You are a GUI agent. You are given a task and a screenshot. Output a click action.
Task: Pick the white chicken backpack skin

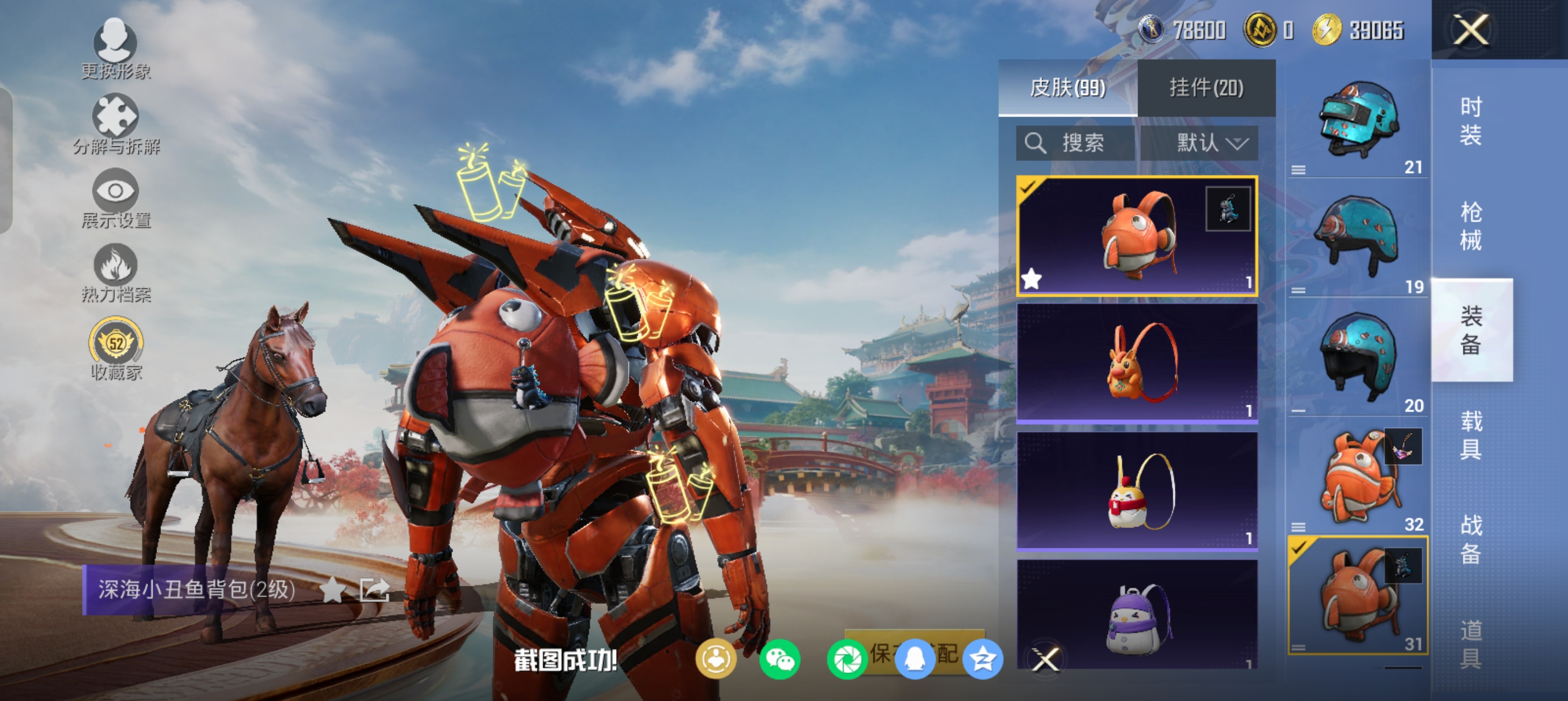coord(1137,491)
